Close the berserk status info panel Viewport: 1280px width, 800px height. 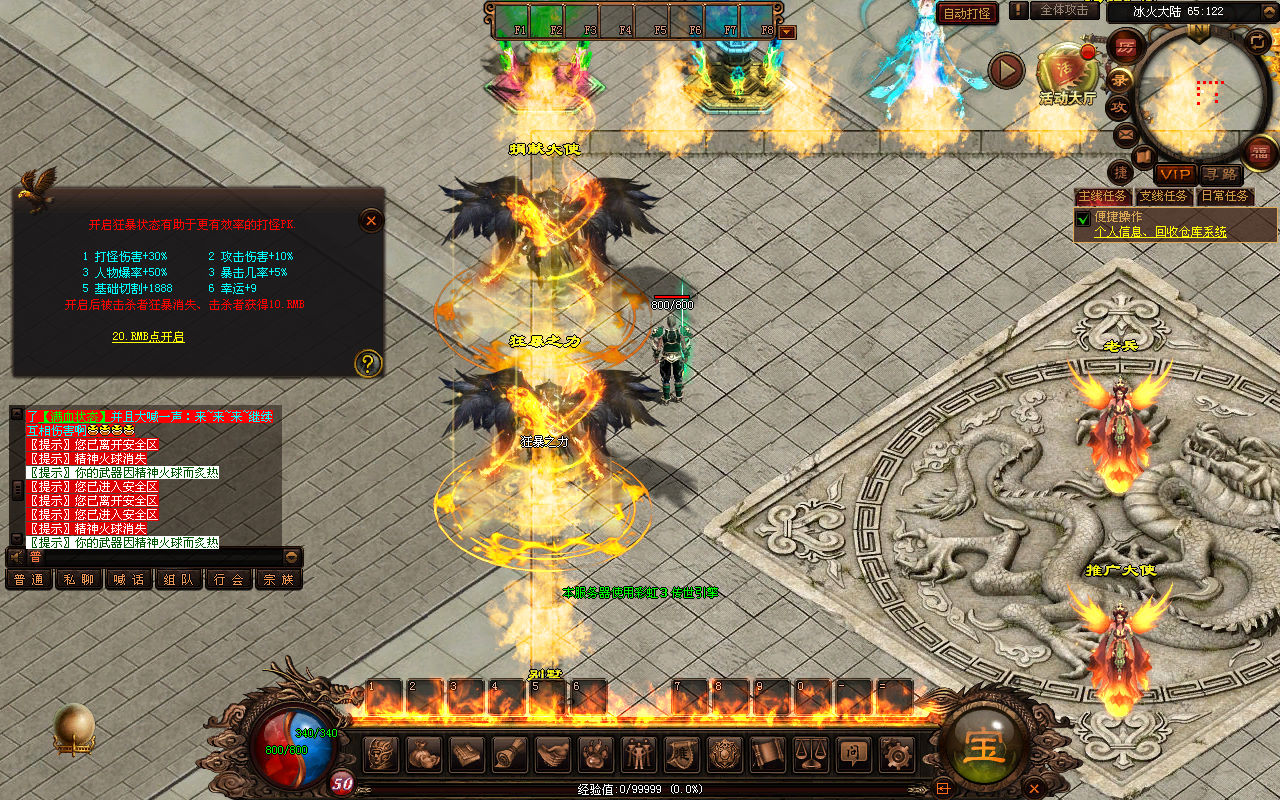coord(371,220)
